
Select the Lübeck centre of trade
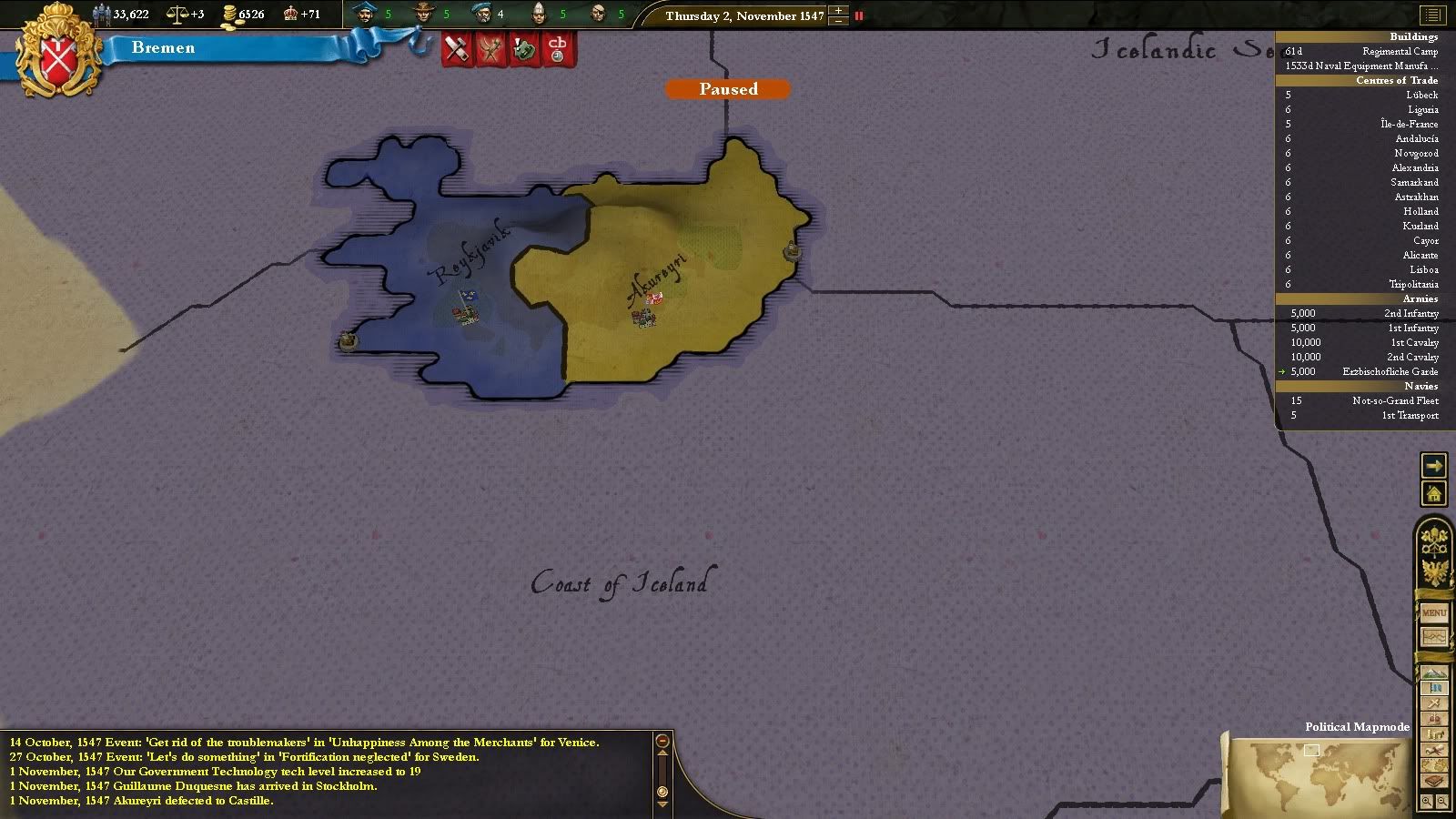pyautogui.click(x=1421, y=95)
